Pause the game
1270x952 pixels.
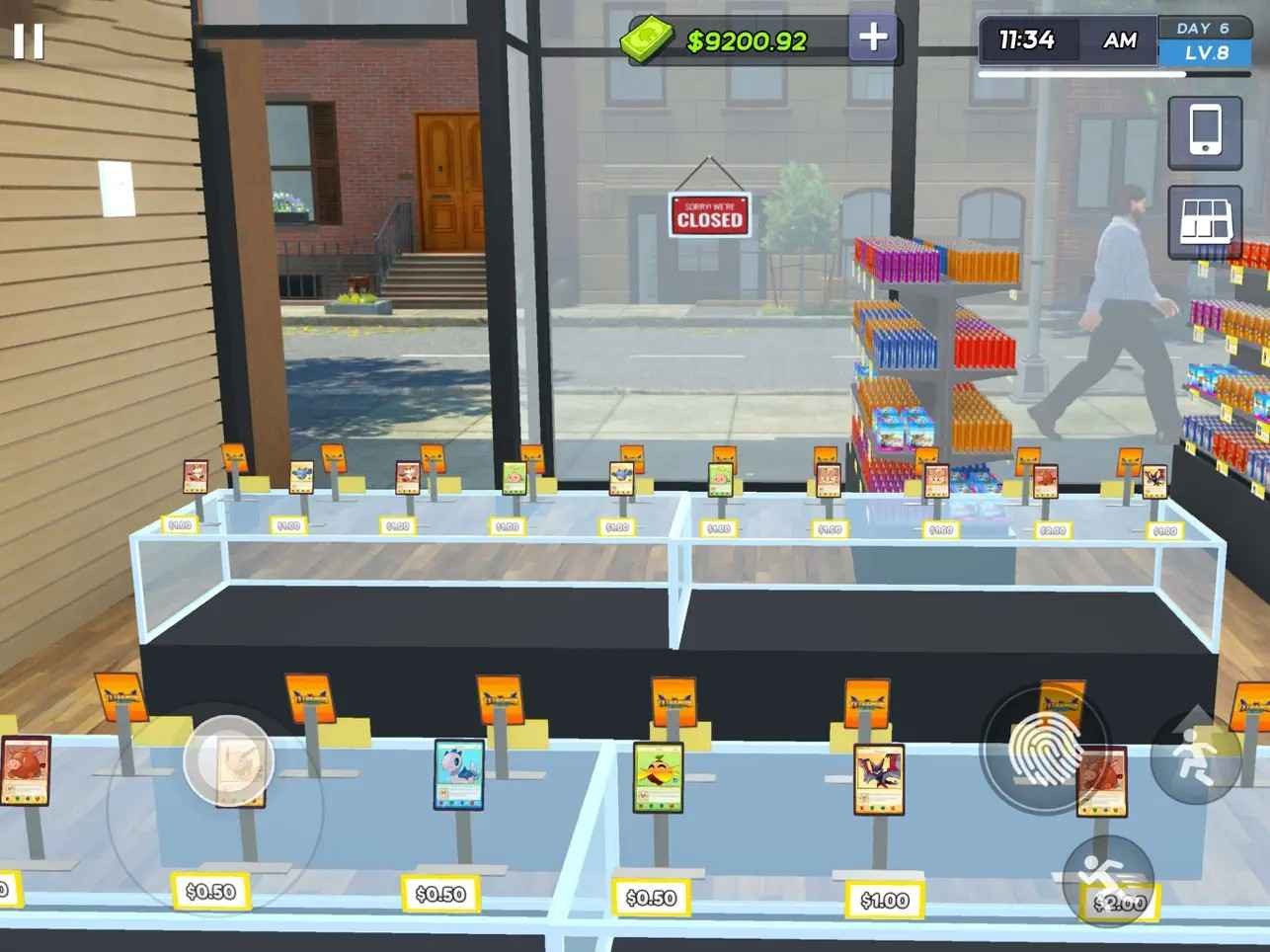(29, 41)
